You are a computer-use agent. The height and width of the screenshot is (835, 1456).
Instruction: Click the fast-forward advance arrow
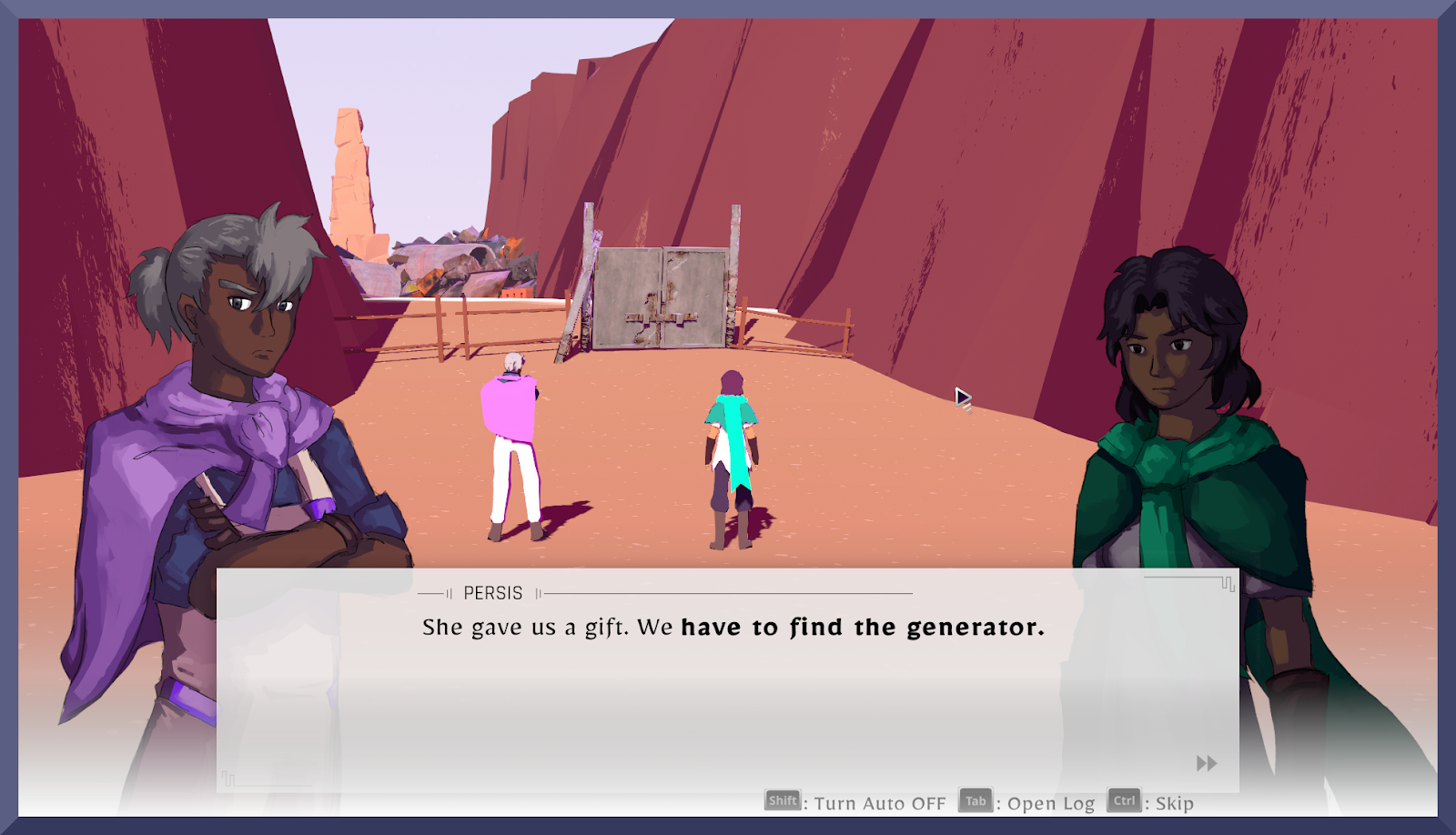point(1206,765)
